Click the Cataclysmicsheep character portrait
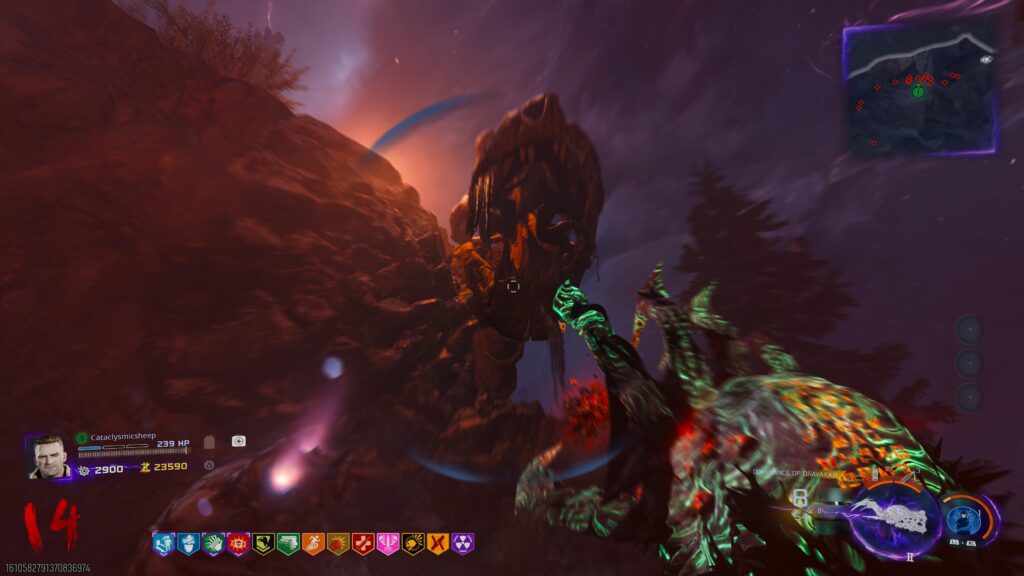1024x576 pixels. click(x=47, y=457)
